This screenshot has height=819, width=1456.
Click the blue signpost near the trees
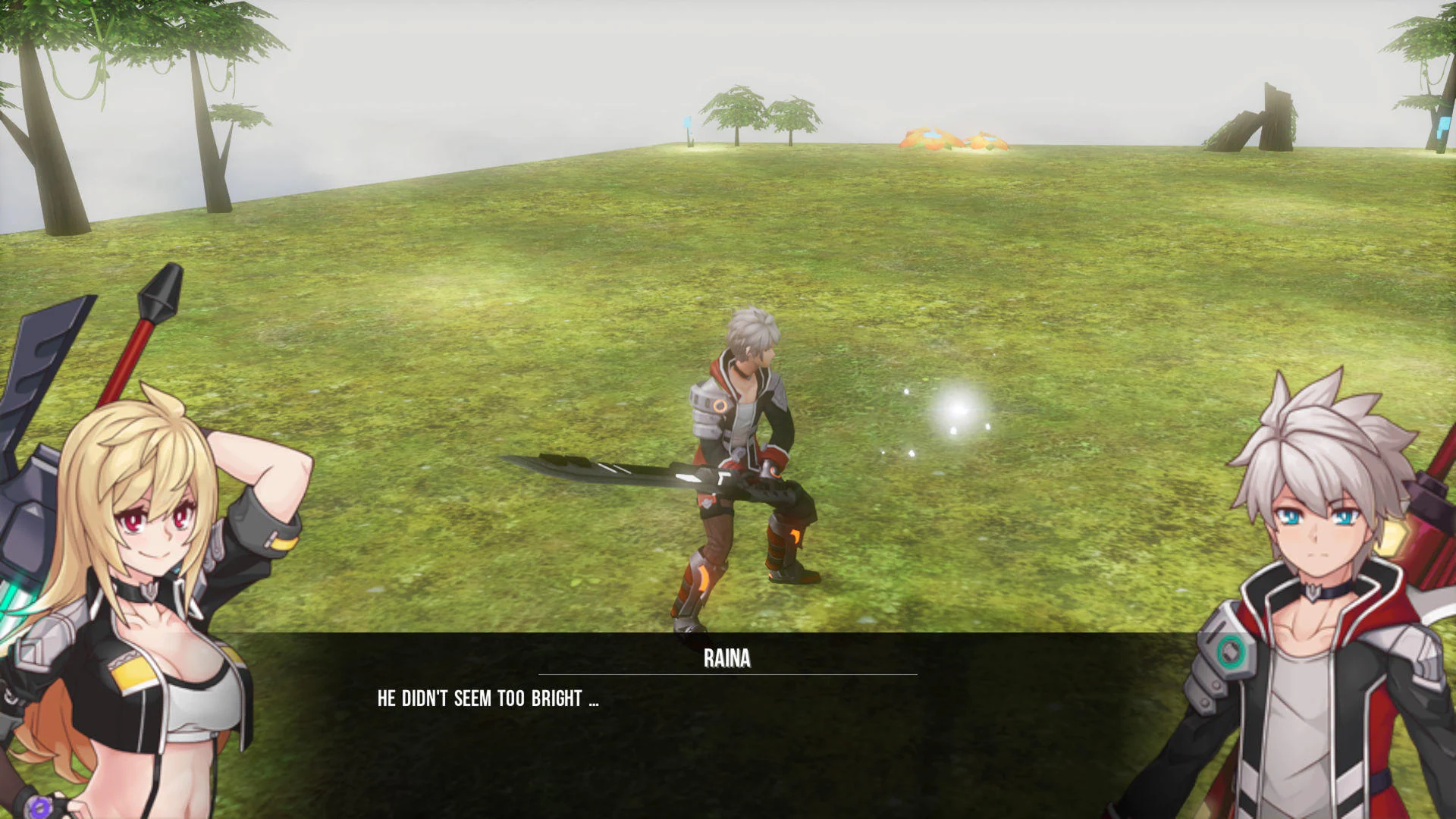687,121
